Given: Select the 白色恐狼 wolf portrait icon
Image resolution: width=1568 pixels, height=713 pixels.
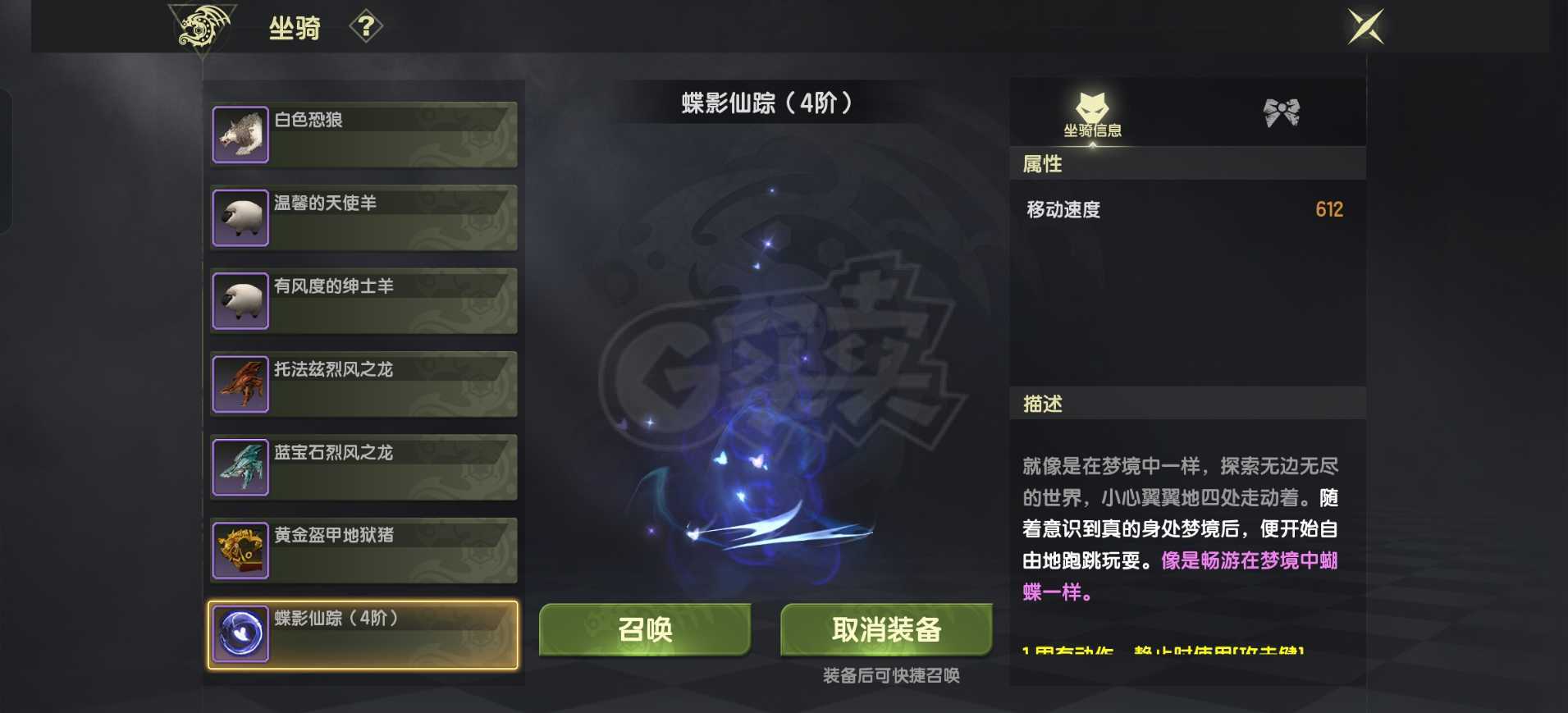Looking at the screenshot, I should coord(240,133).
